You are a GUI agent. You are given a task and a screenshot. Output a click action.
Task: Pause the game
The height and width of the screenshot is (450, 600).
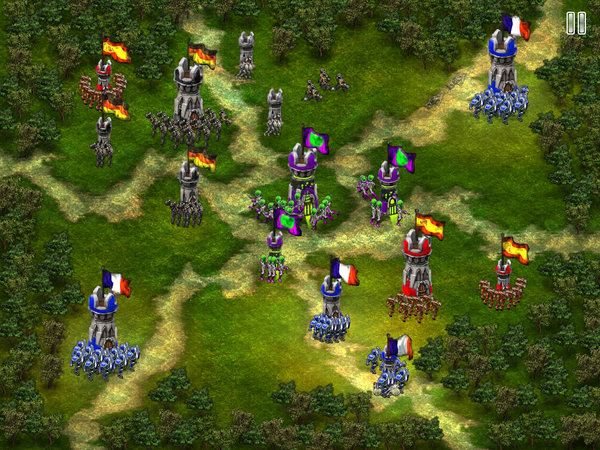tap(576, 23)
